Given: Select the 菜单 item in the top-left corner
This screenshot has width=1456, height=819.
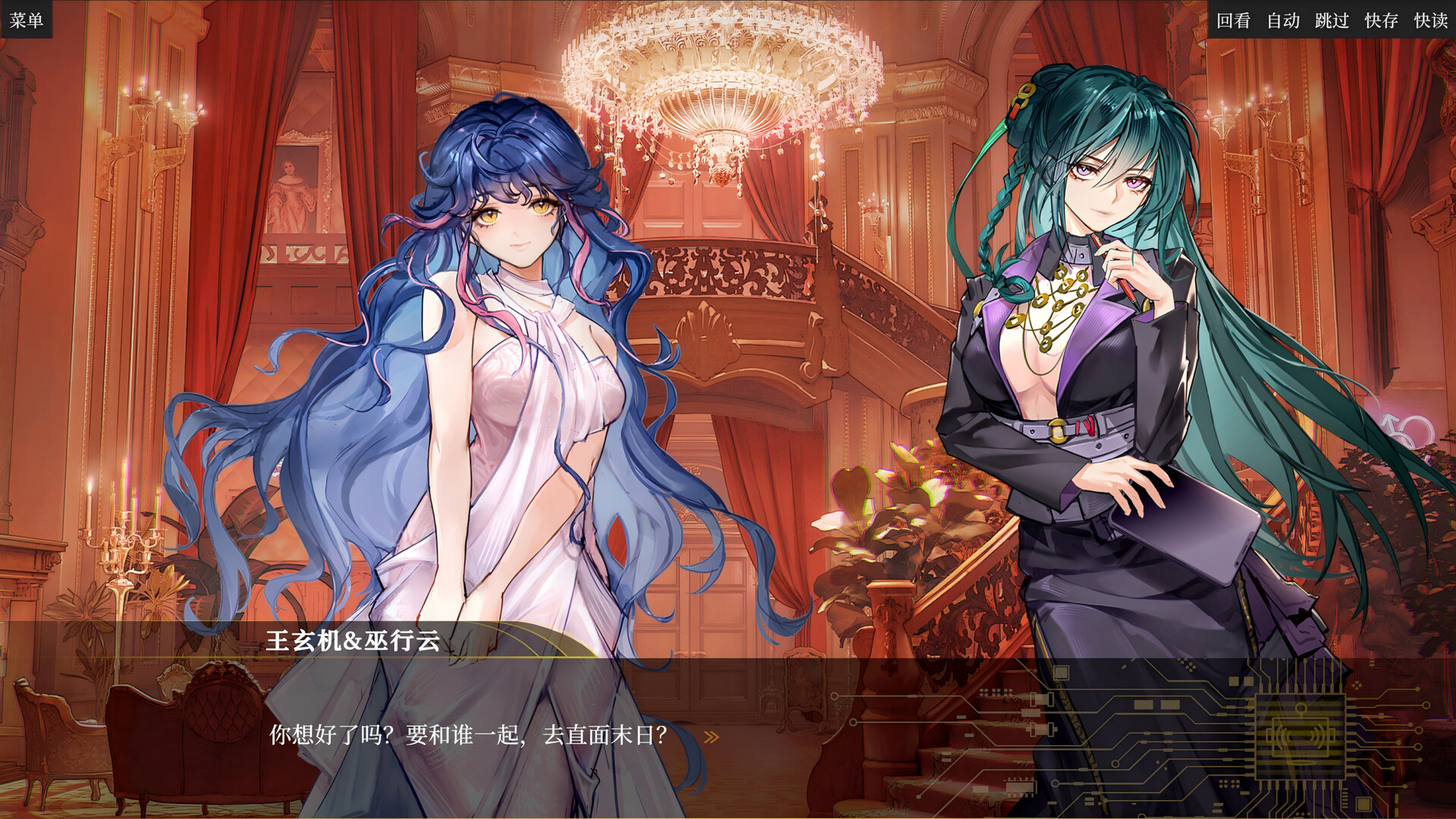Looking at the screenshot, I should click(27, 20).
